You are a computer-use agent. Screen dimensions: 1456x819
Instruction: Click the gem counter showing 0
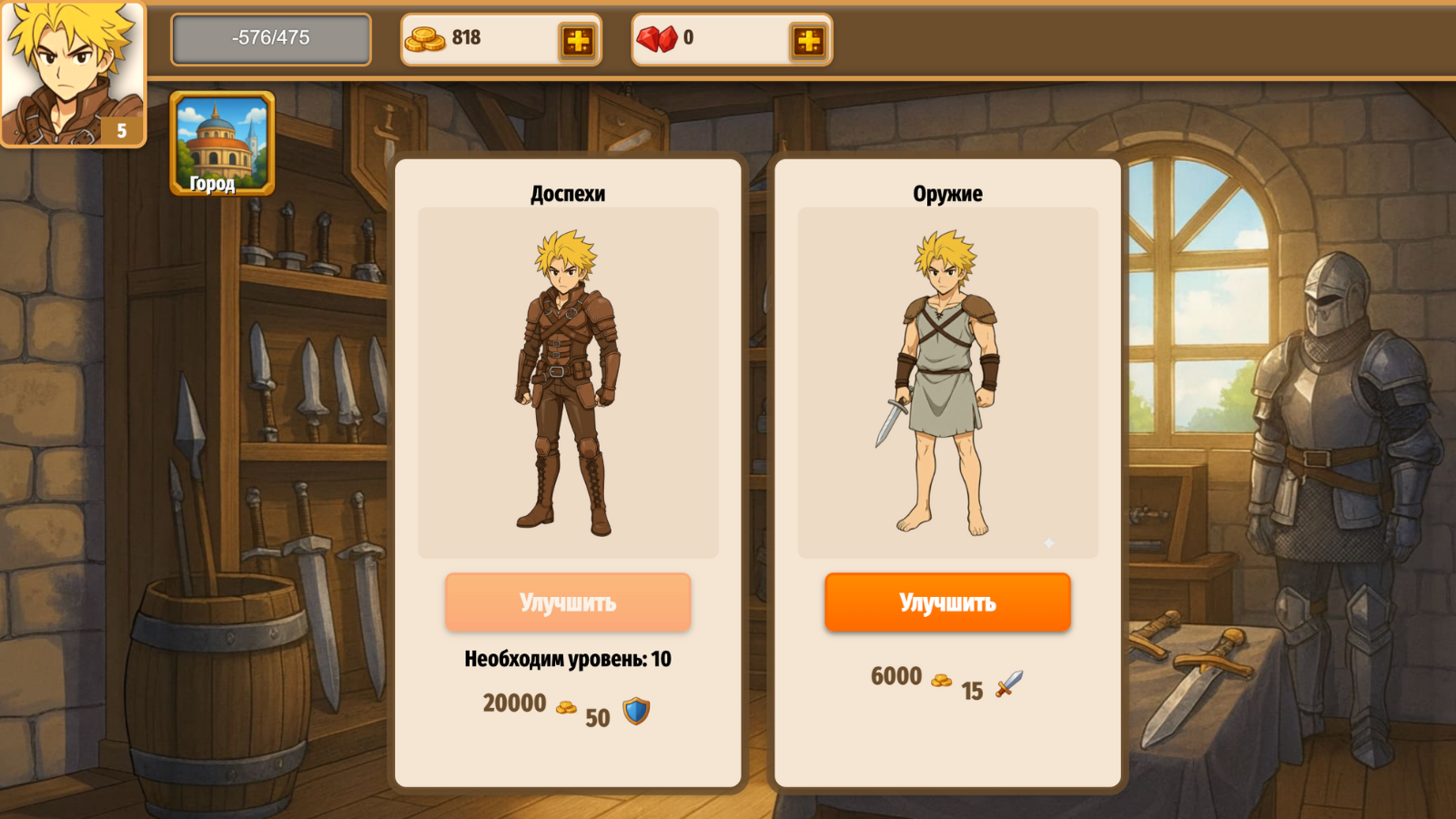point(691,38)
